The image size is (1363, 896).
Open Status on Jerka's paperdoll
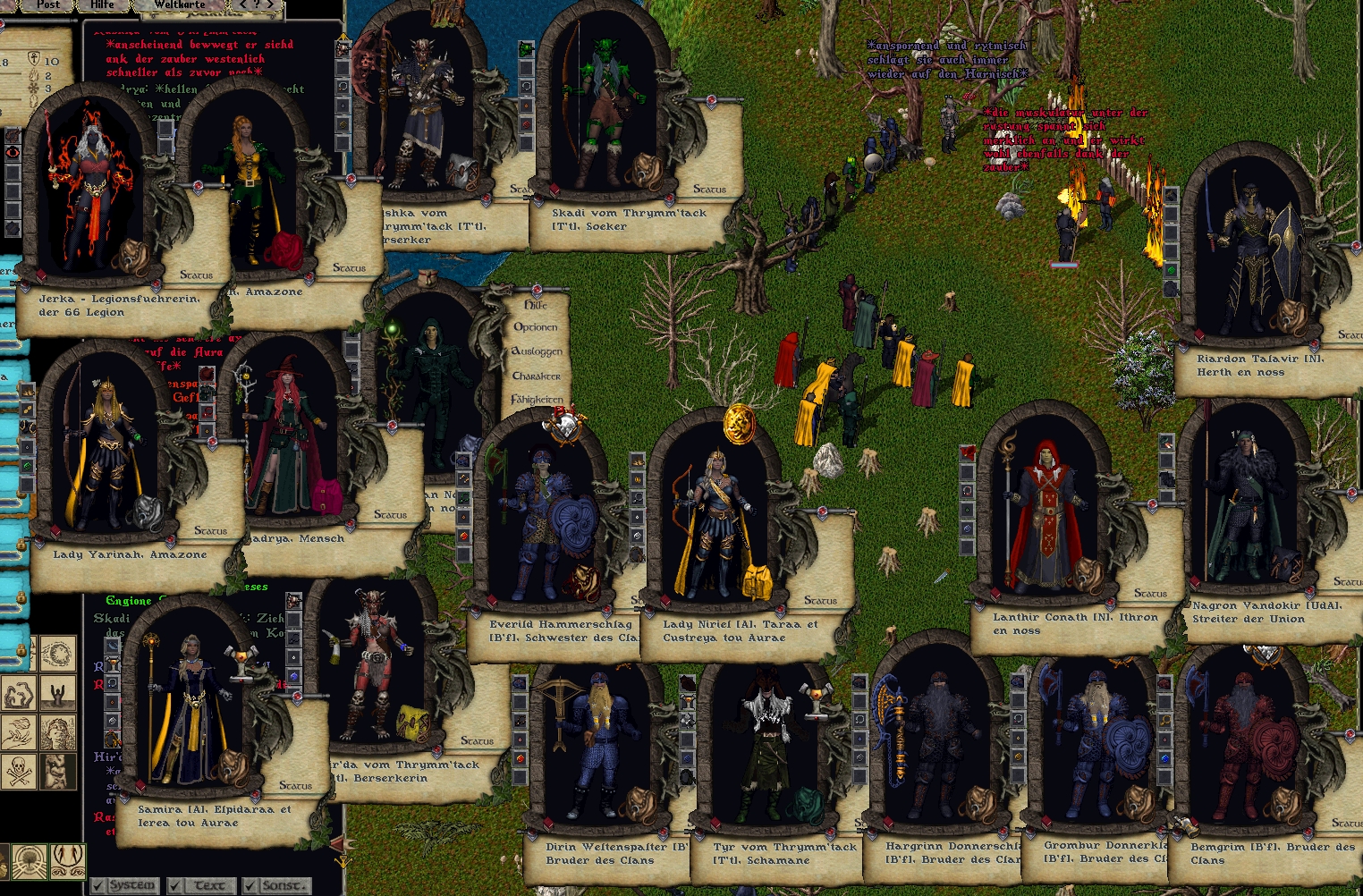196,275
